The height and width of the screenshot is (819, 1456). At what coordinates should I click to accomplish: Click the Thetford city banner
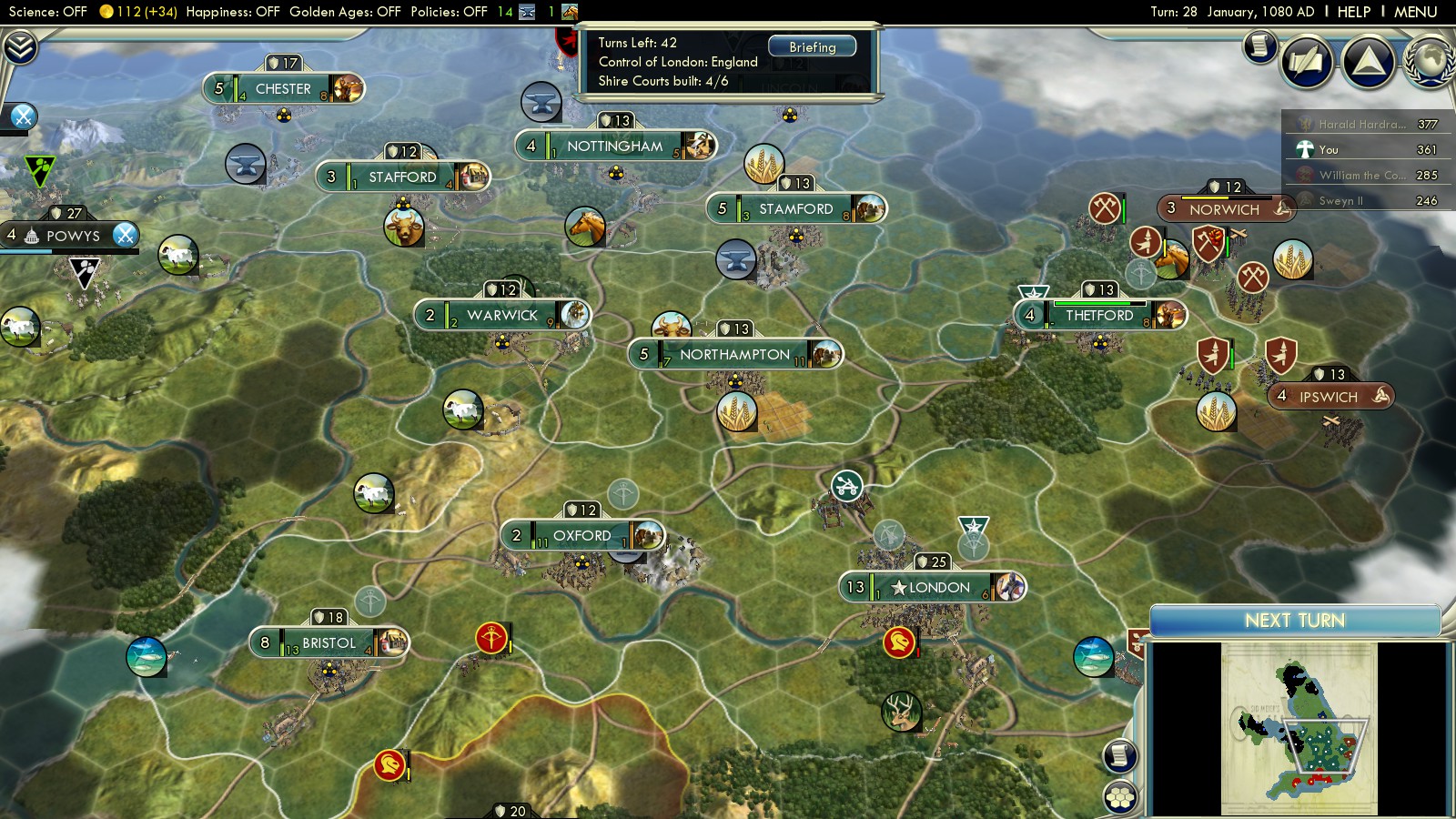point(1099,316)
